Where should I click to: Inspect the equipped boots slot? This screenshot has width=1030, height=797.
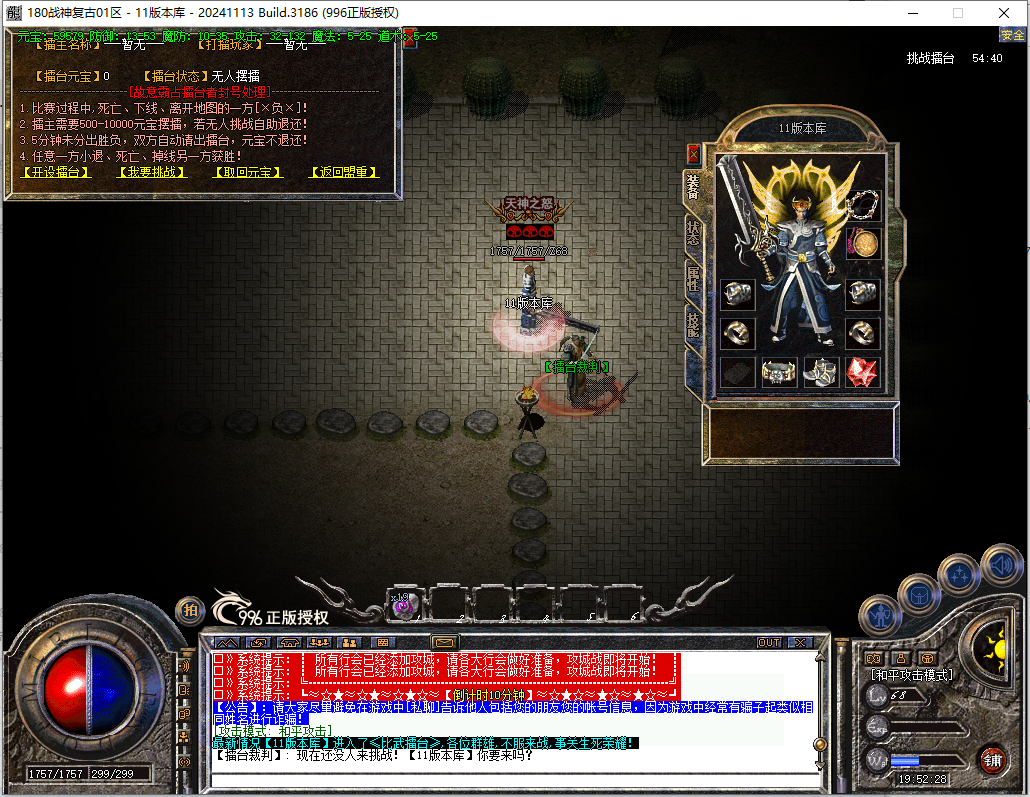coord(821,372)
